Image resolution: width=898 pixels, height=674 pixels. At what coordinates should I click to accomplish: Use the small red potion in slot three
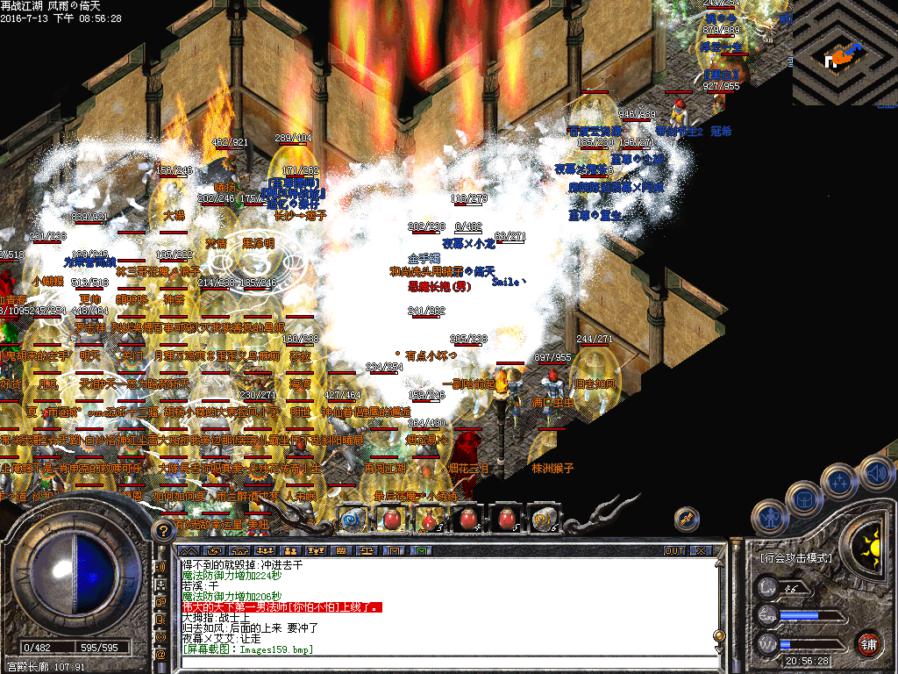point(429,517)
